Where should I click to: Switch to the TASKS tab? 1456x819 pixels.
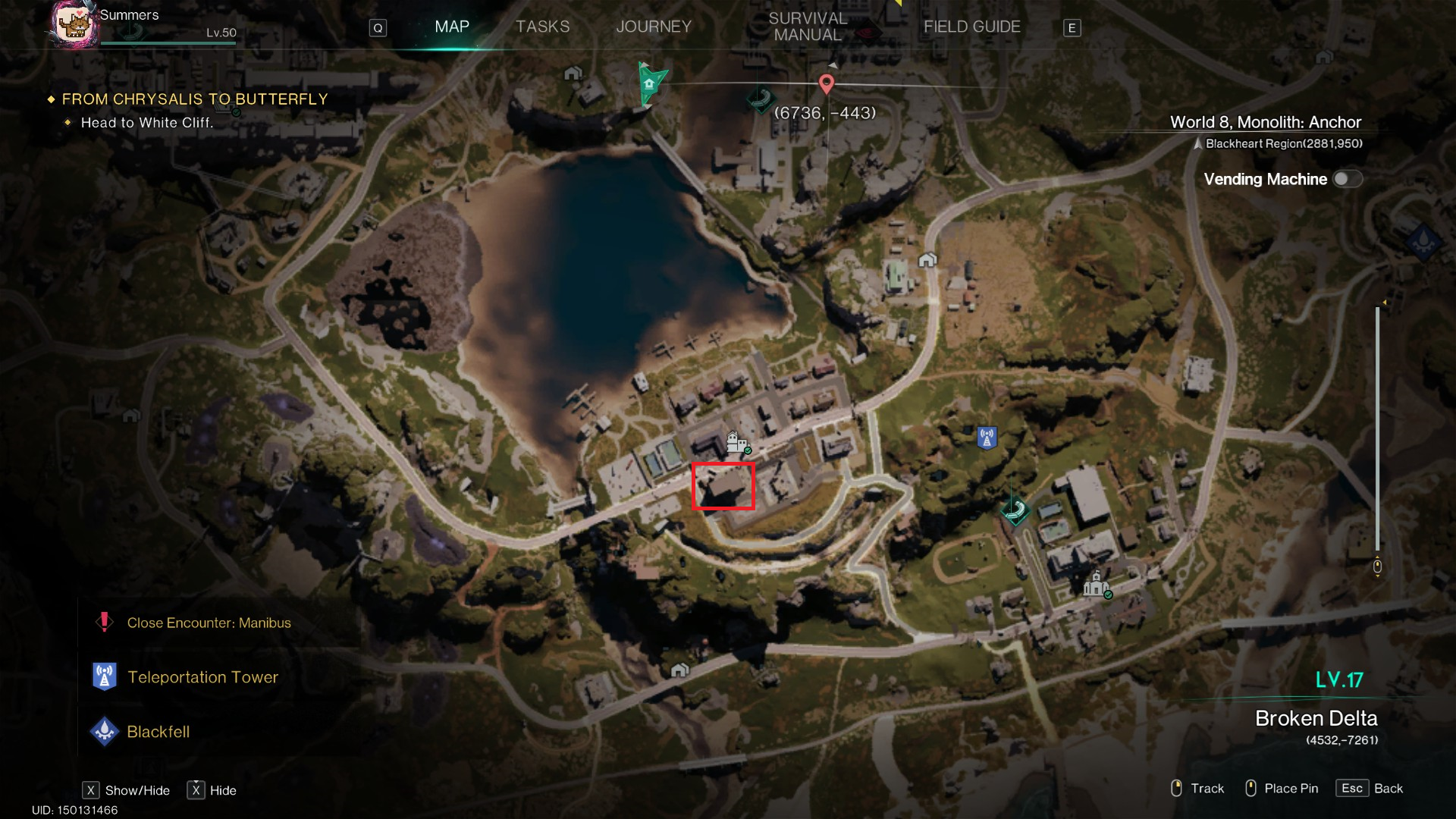coord(542,26)
